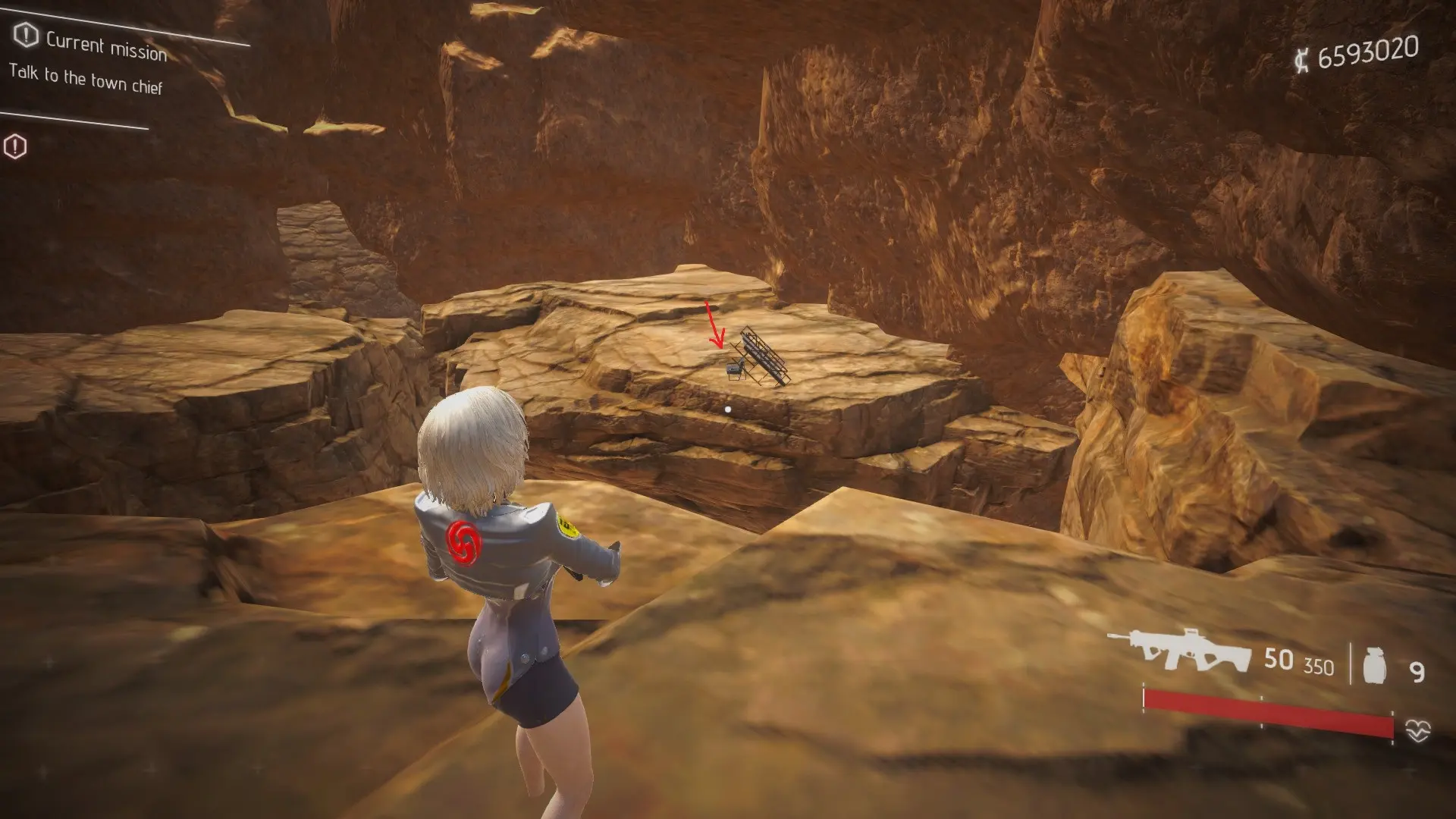The image size is (1456, 819).
Task: Click the heart health icon
Action: (1417, 730)
